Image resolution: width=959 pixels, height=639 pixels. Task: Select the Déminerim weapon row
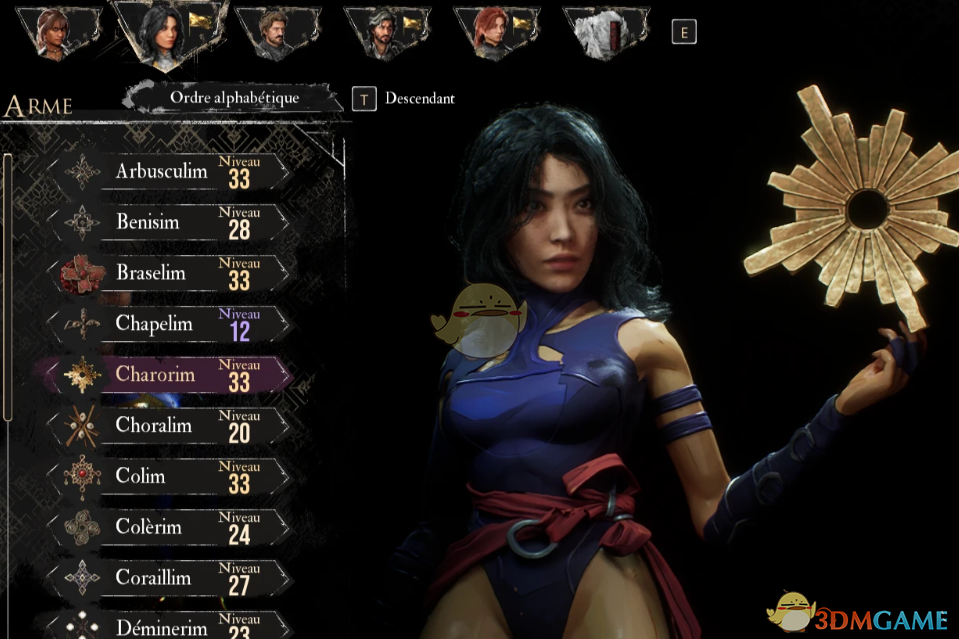[170, 627]
